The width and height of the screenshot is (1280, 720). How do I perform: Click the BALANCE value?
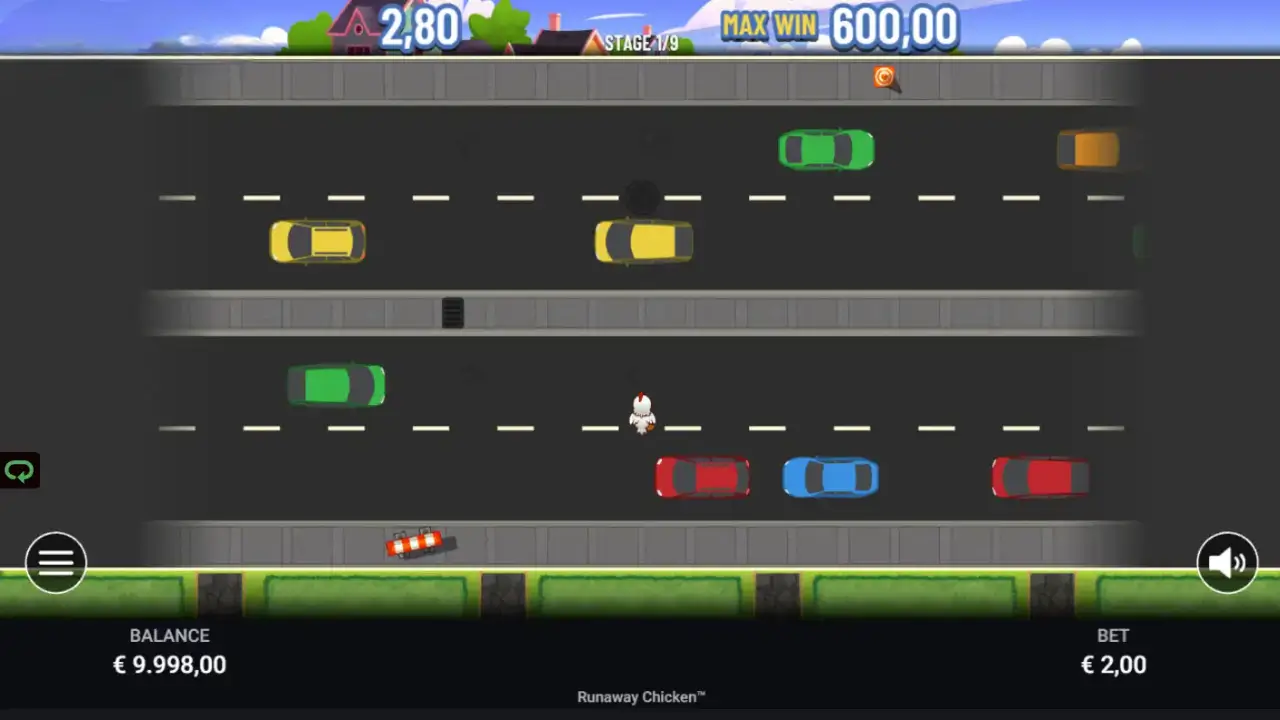coord(170,664)
